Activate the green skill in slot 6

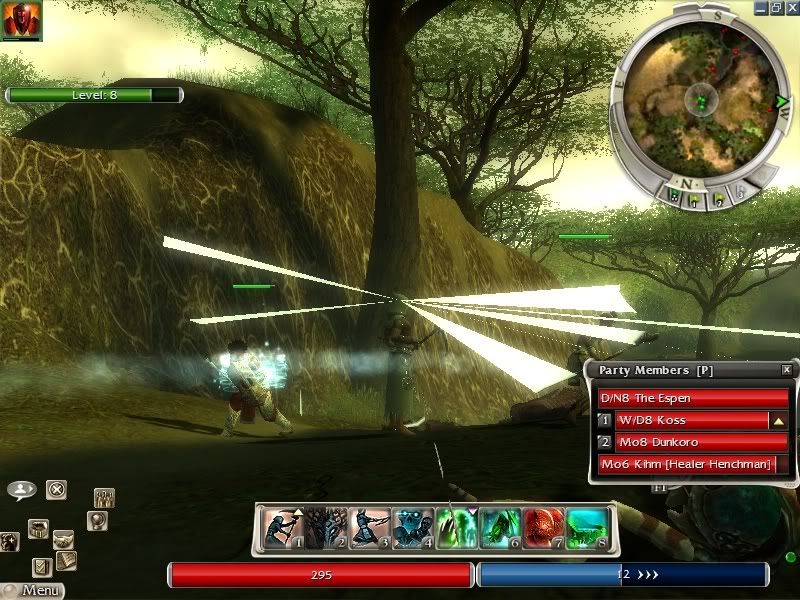pyautogui.click(x=499, y=528)
